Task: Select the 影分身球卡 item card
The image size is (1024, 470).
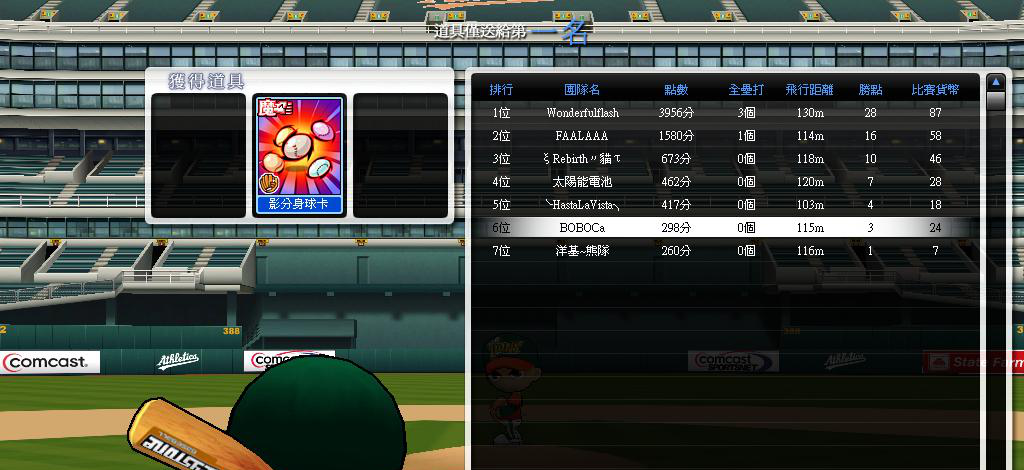Action: [x=299, y=156]
